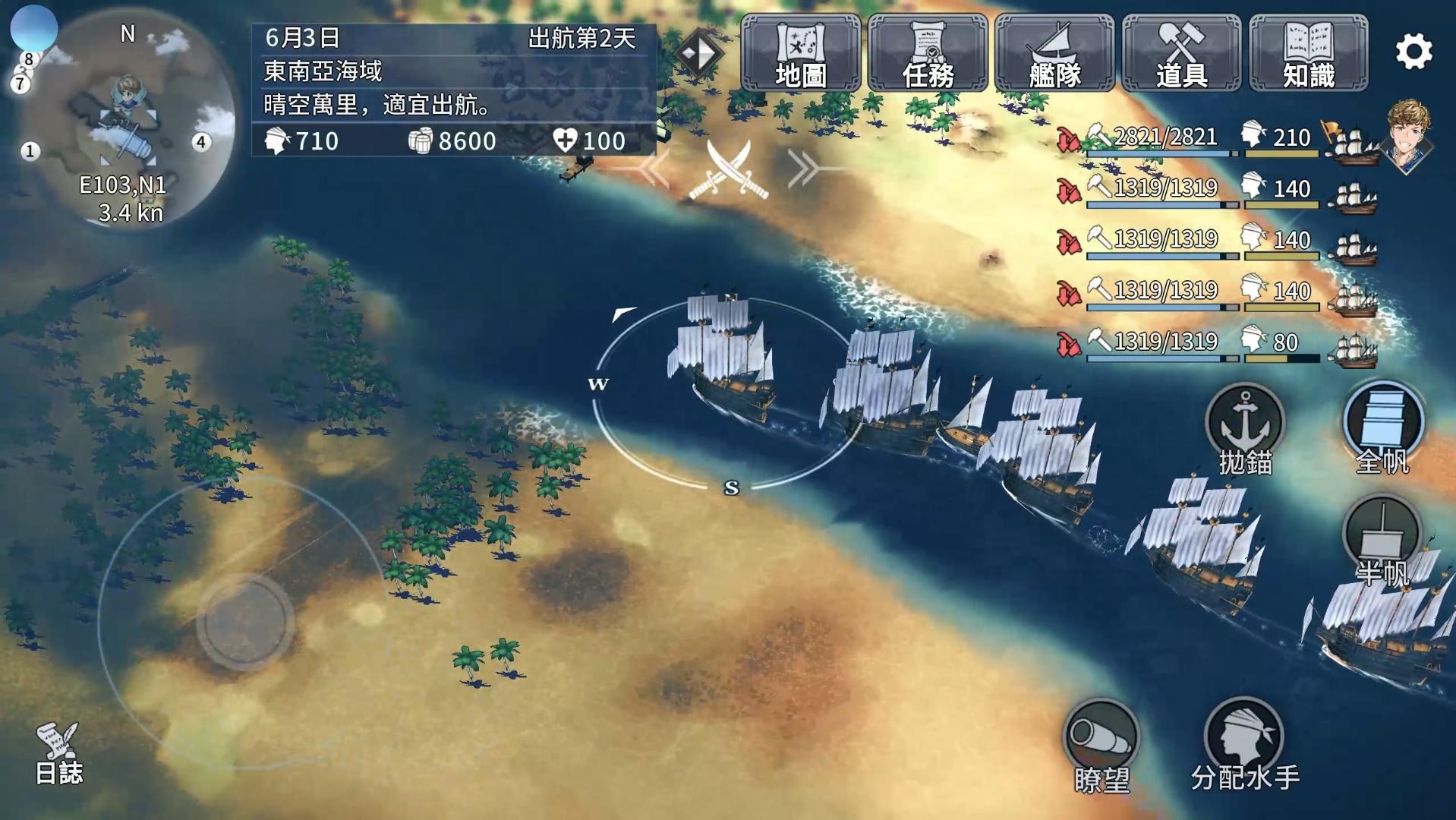Tap the virtual joystick knob
This screenshot has height=820, width=1456.
coord(244,621)
